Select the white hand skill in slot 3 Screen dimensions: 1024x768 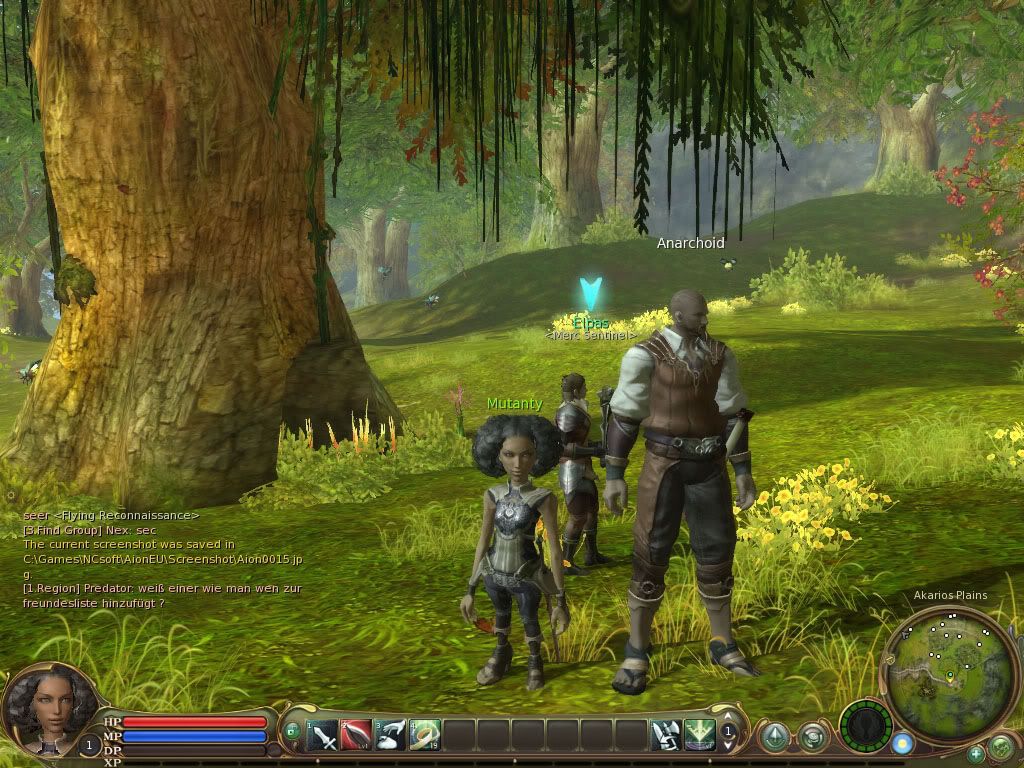[391, 737]
